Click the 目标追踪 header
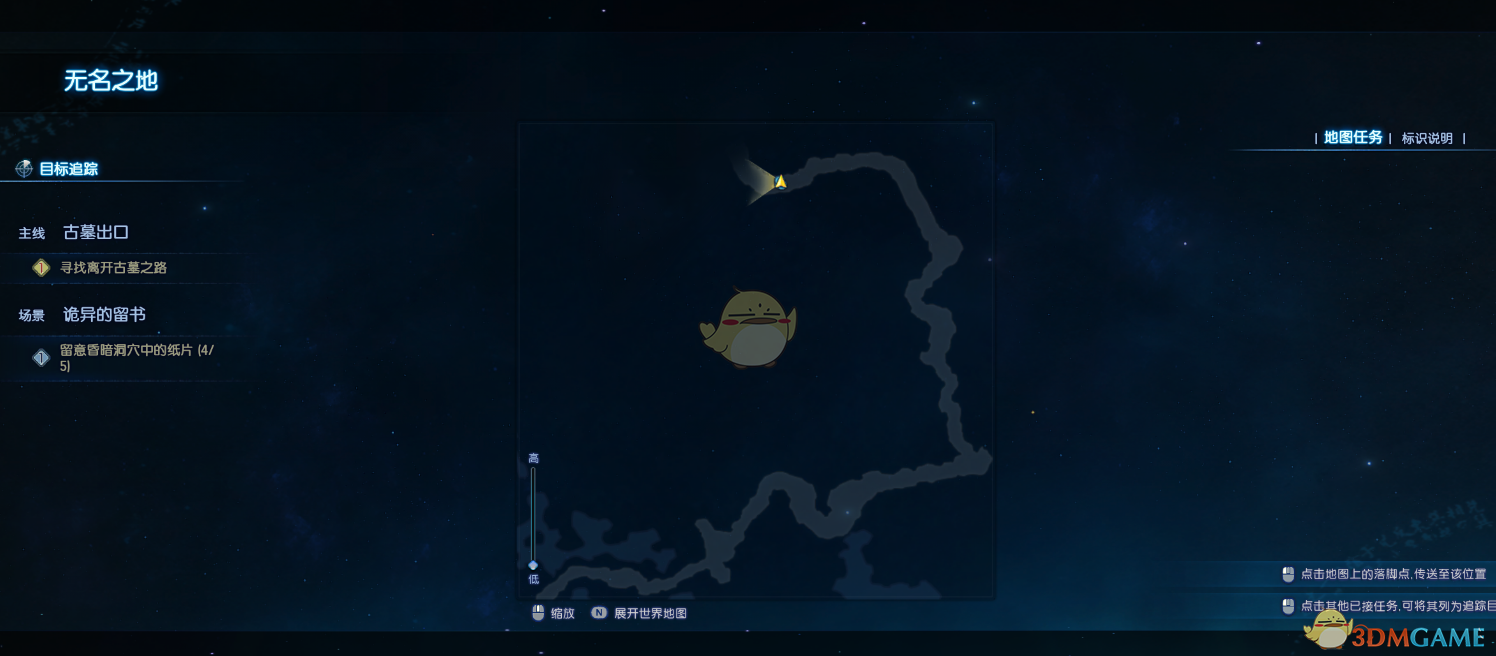The width and height of the screenshot is (1496, 656). (x=68, y=169)
